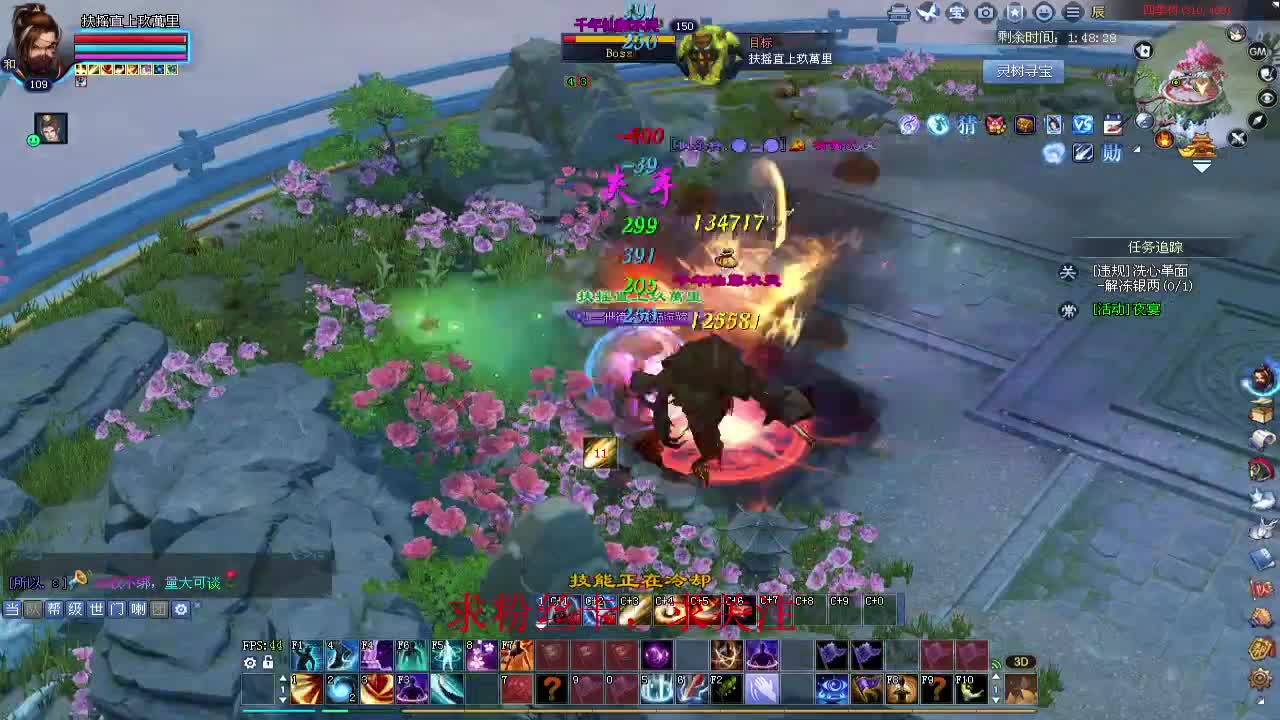
Task: Open the VS battle icon
Action: click(x=1083, y=125)
